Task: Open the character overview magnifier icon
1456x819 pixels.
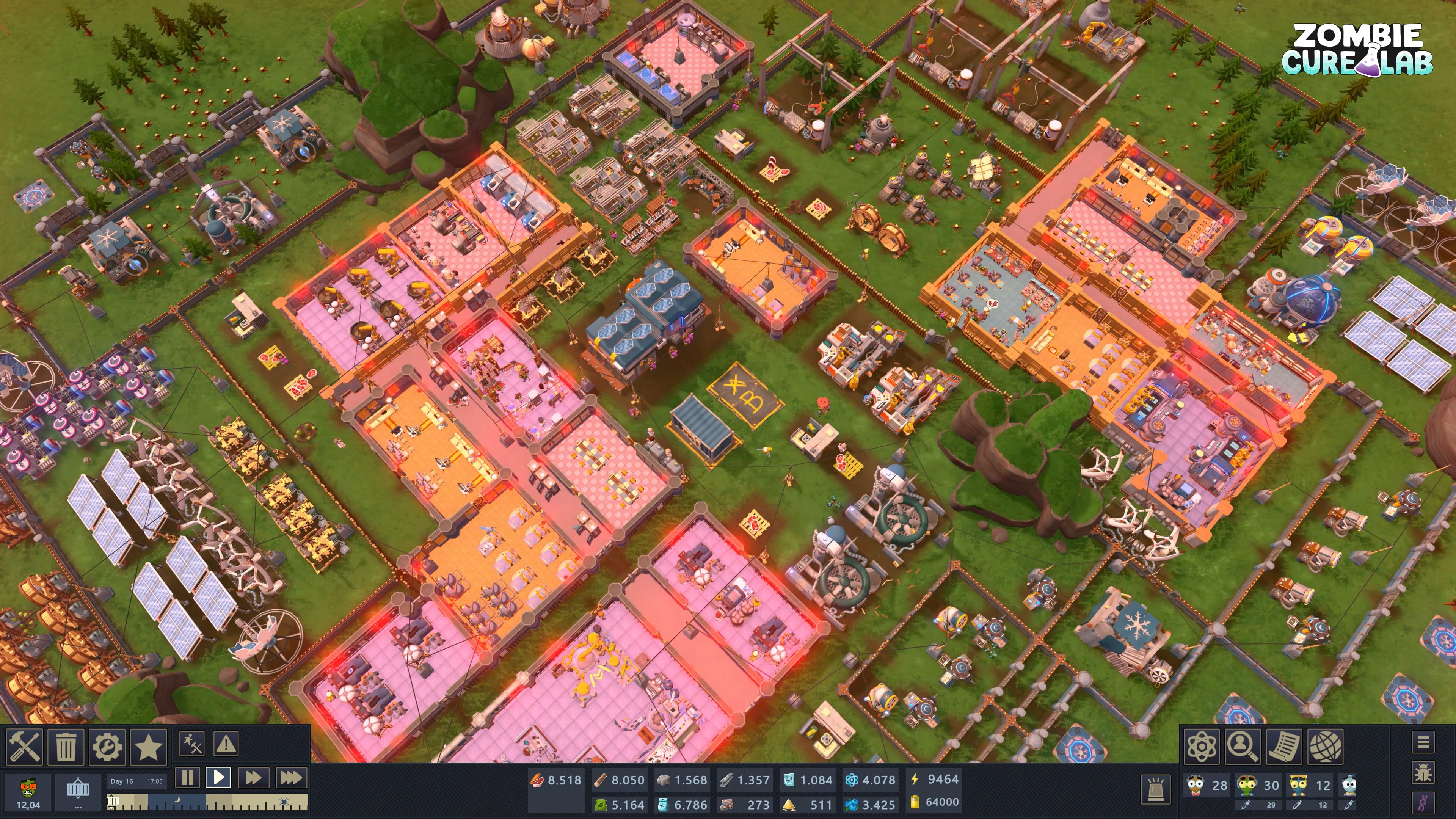Action: point(1243,746)
